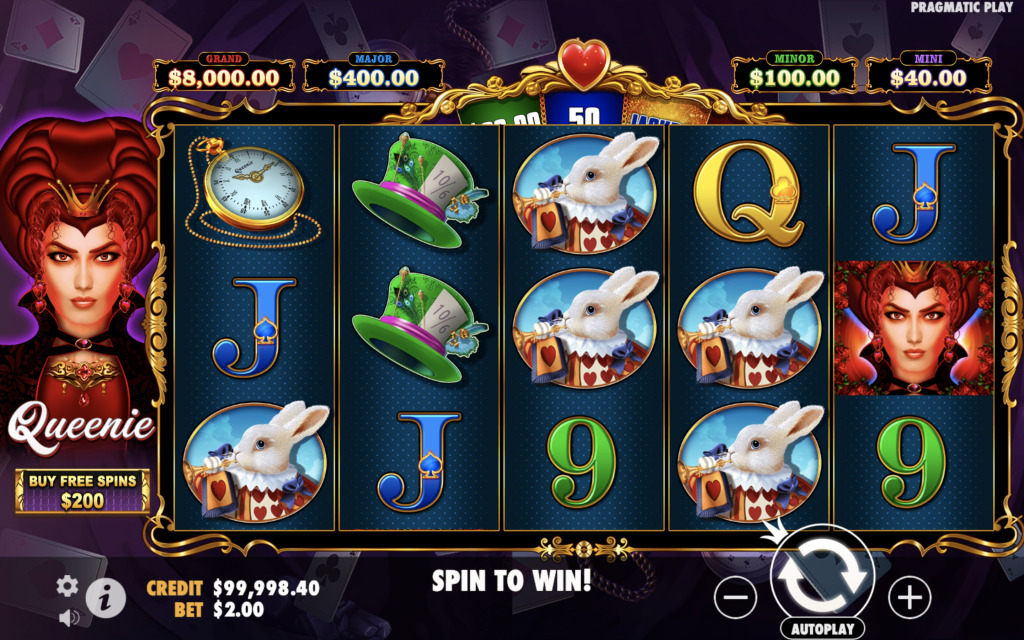Screen dimensions: 1024x640
Task: Open the settings gear menu
Action: tap(67, 586)
